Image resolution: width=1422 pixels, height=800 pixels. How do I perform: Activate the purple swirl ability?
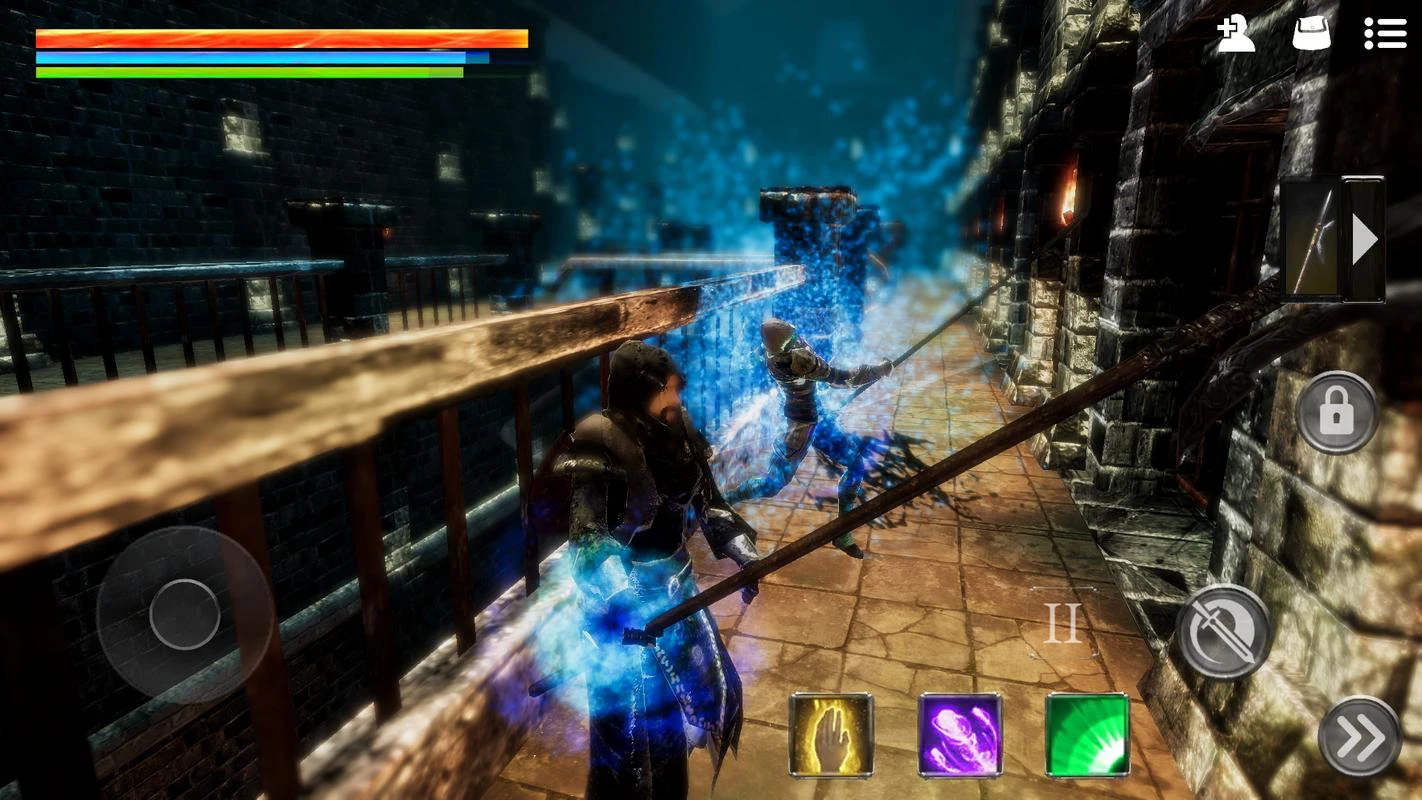(960, 735)
